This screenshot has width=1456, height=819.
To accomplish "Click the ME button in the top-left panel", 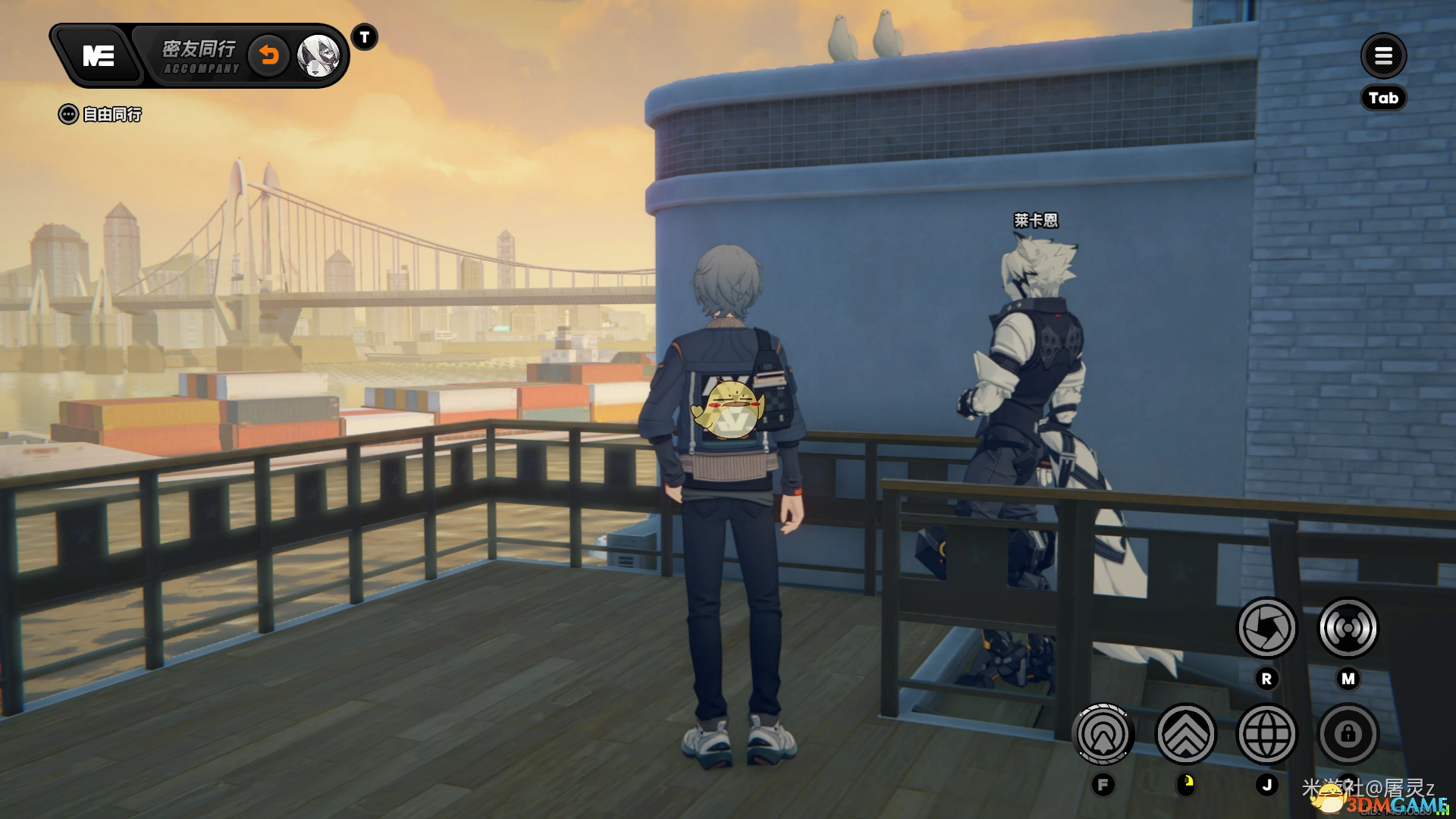I will (x=99, y=56).
